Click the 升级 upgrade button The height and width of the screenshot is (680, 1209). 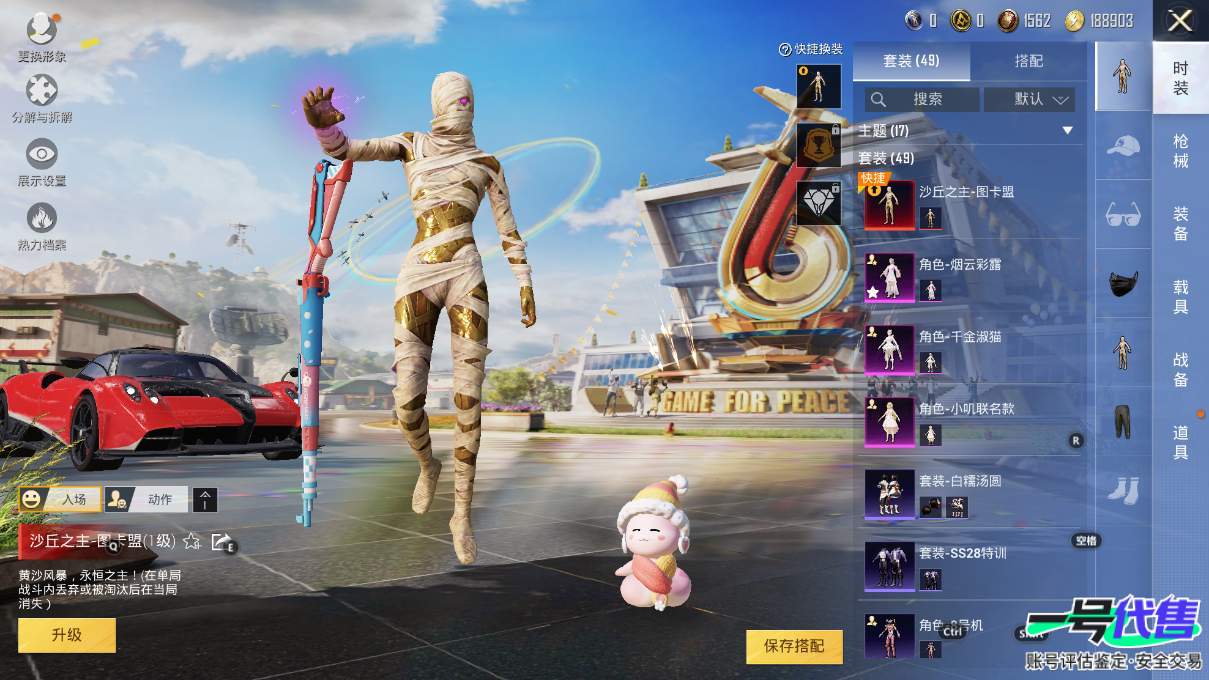67,635
